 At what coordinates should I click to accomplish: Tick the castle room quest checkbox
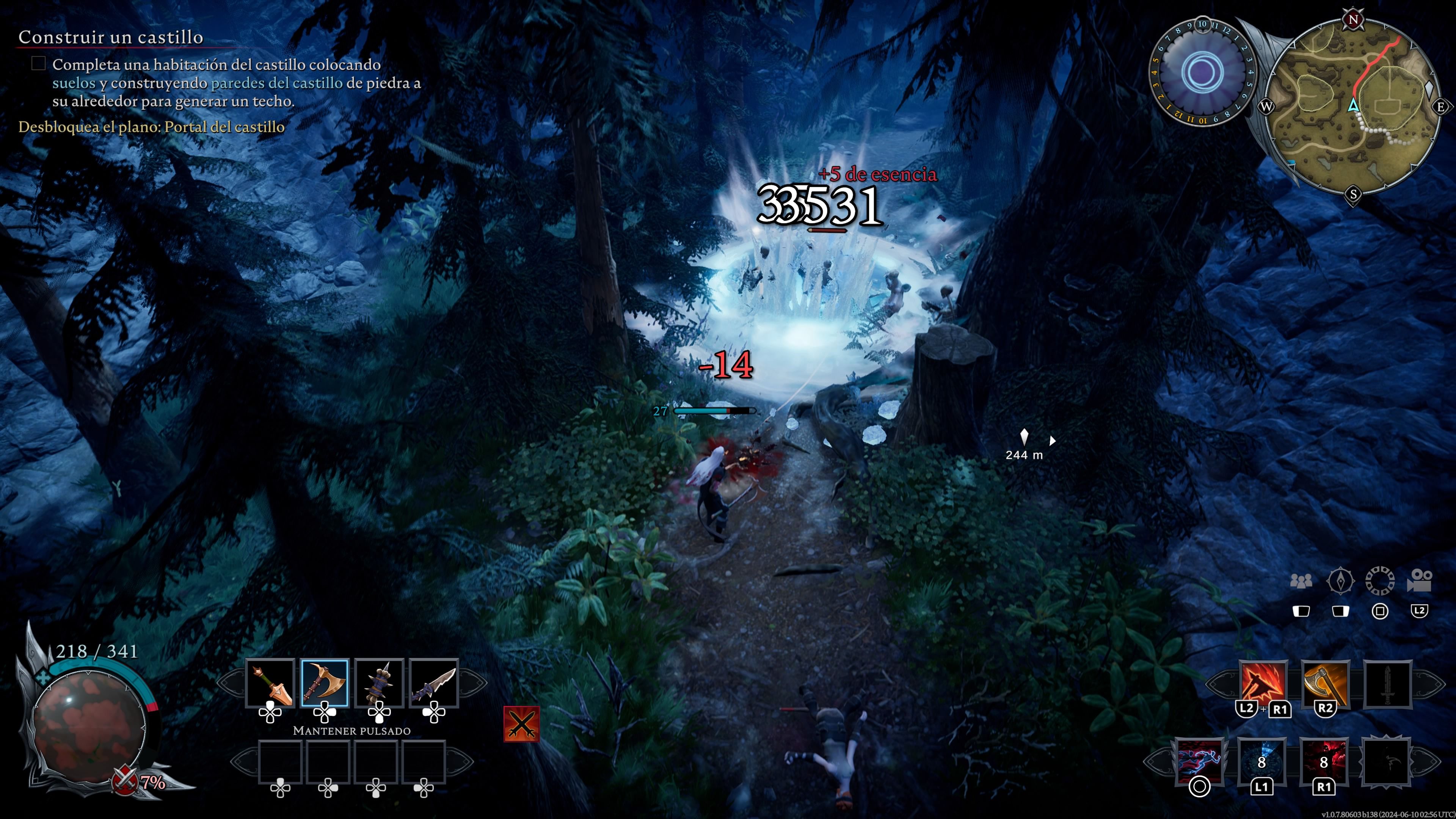coord(38,63)
